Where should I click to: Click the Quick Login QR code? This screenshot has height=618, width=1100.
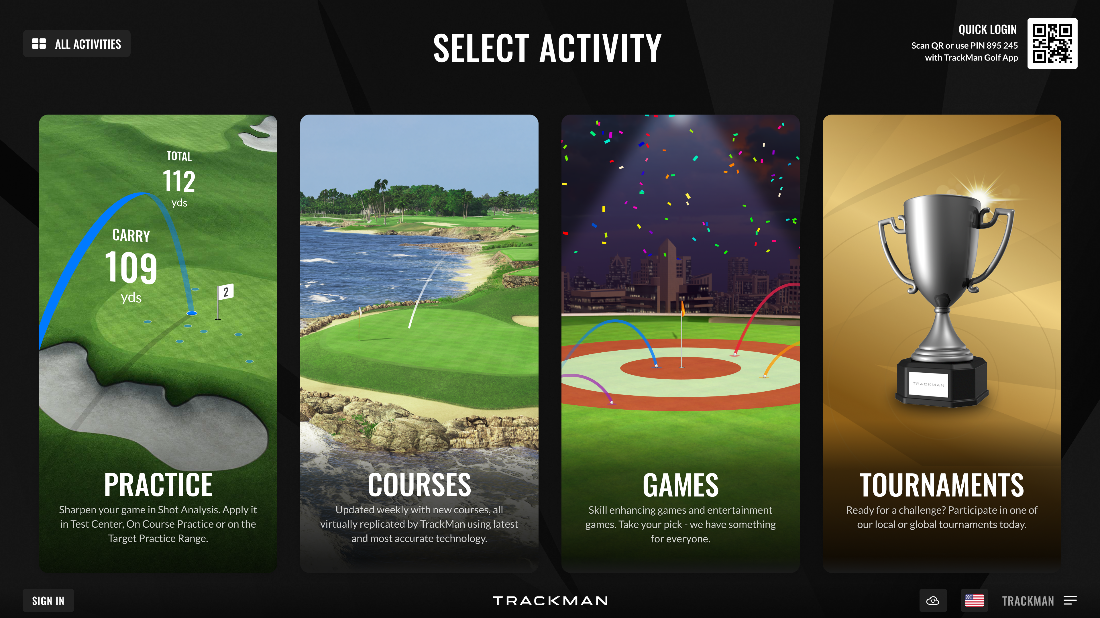1052,44
